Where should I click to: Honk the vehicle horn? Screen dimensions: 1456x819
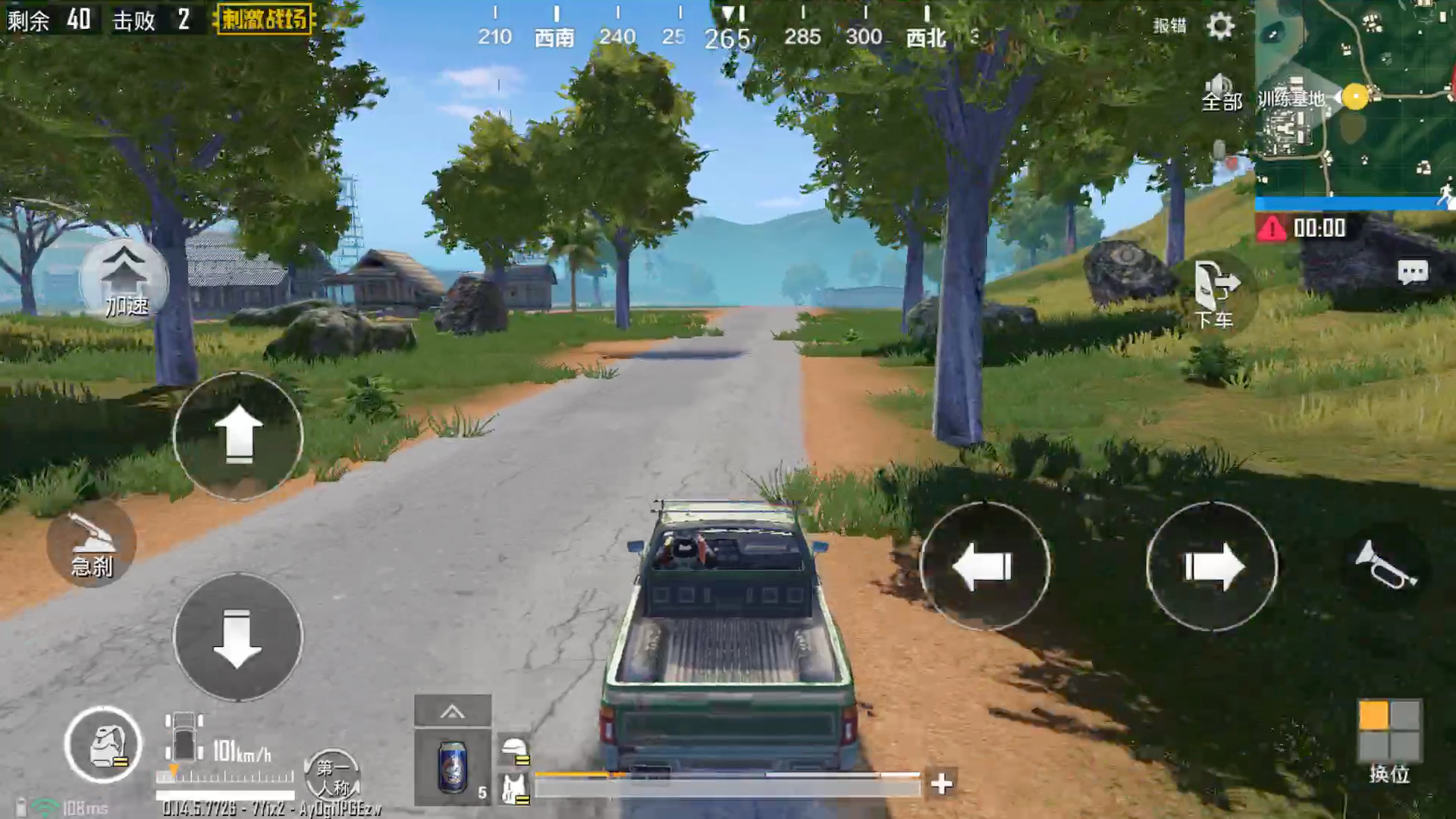1385,565
